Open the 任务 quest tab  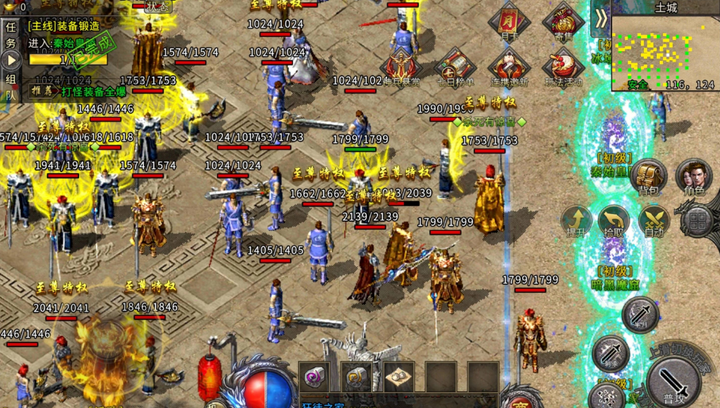10,38
